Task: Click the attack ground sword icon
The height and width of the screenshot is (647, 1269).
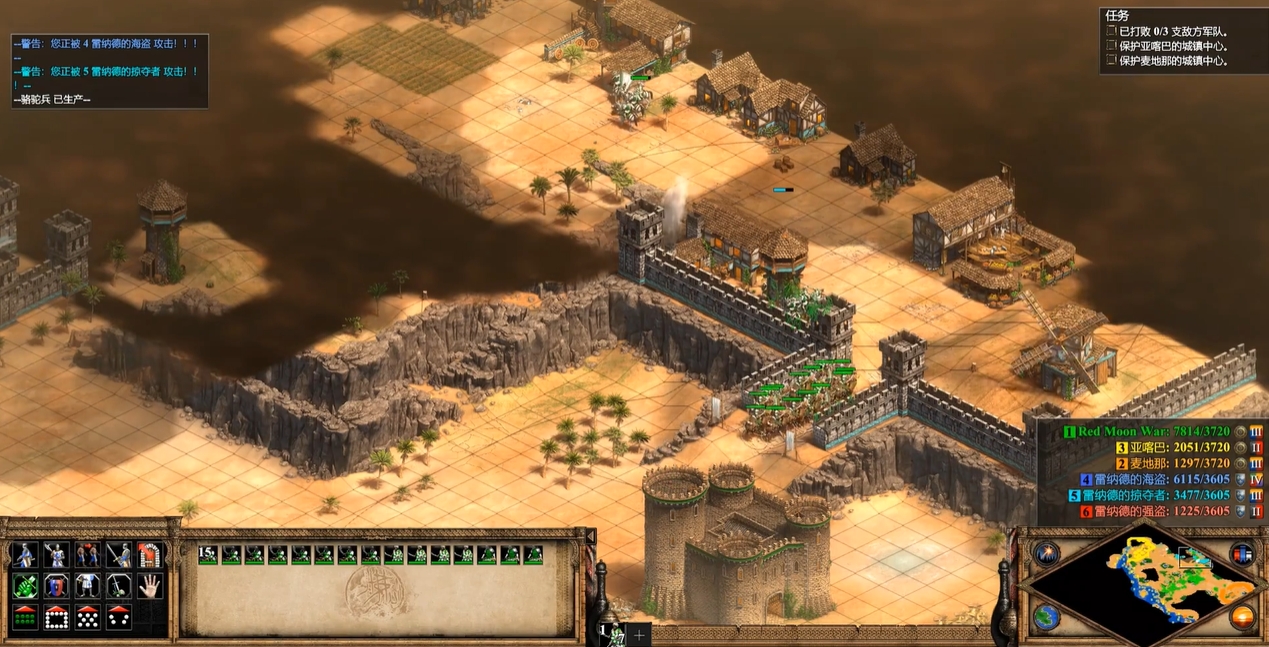Action: tap(119, 556)
